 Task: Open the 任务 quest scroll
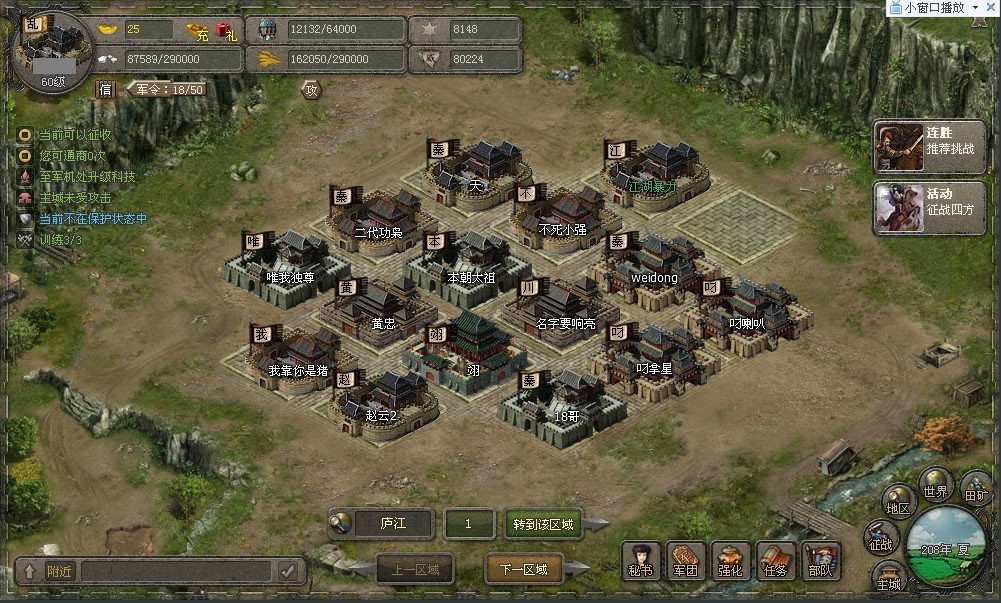(775, 560)
